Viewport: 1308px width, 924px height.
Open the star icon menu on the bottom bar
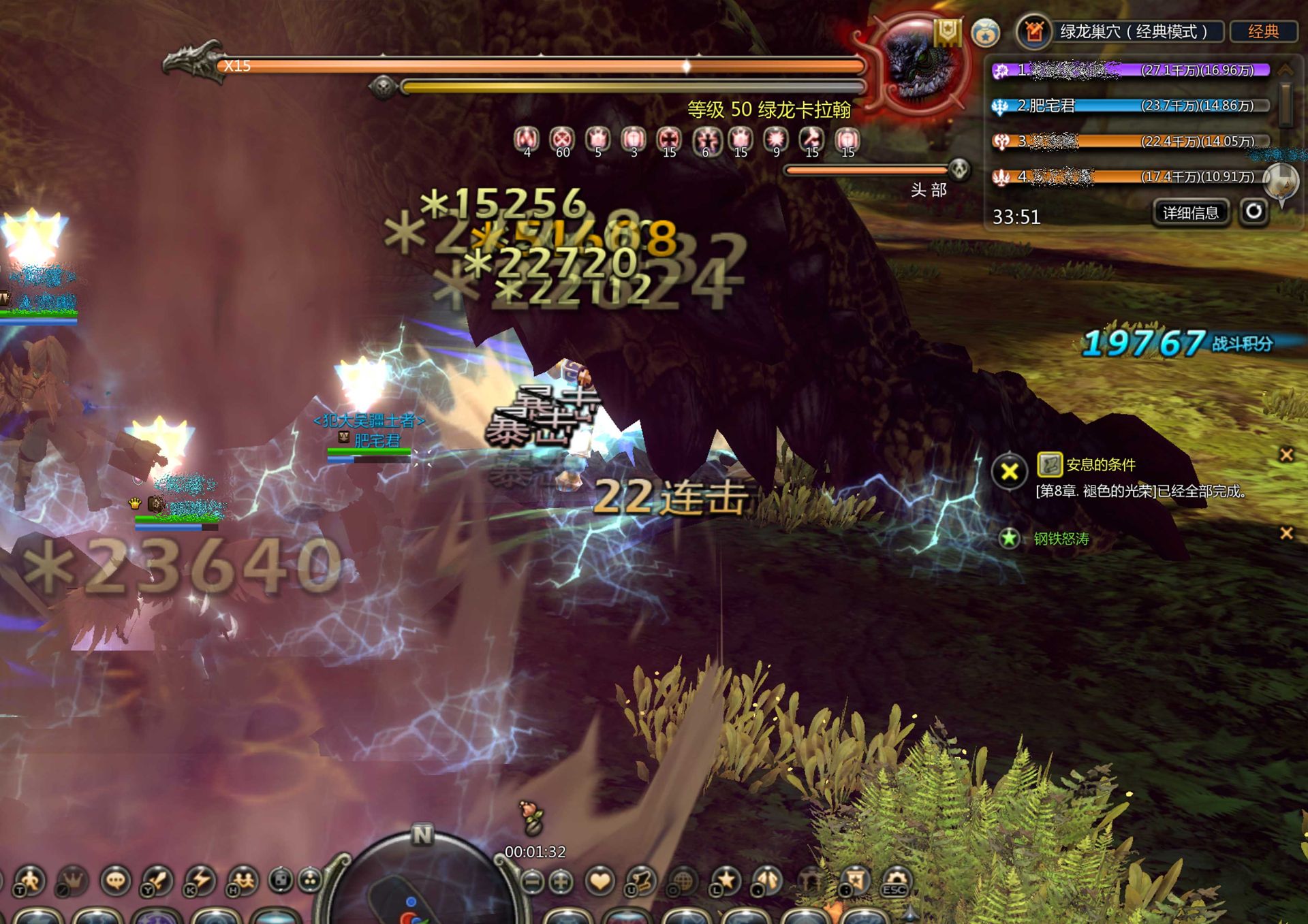[724, 880]
